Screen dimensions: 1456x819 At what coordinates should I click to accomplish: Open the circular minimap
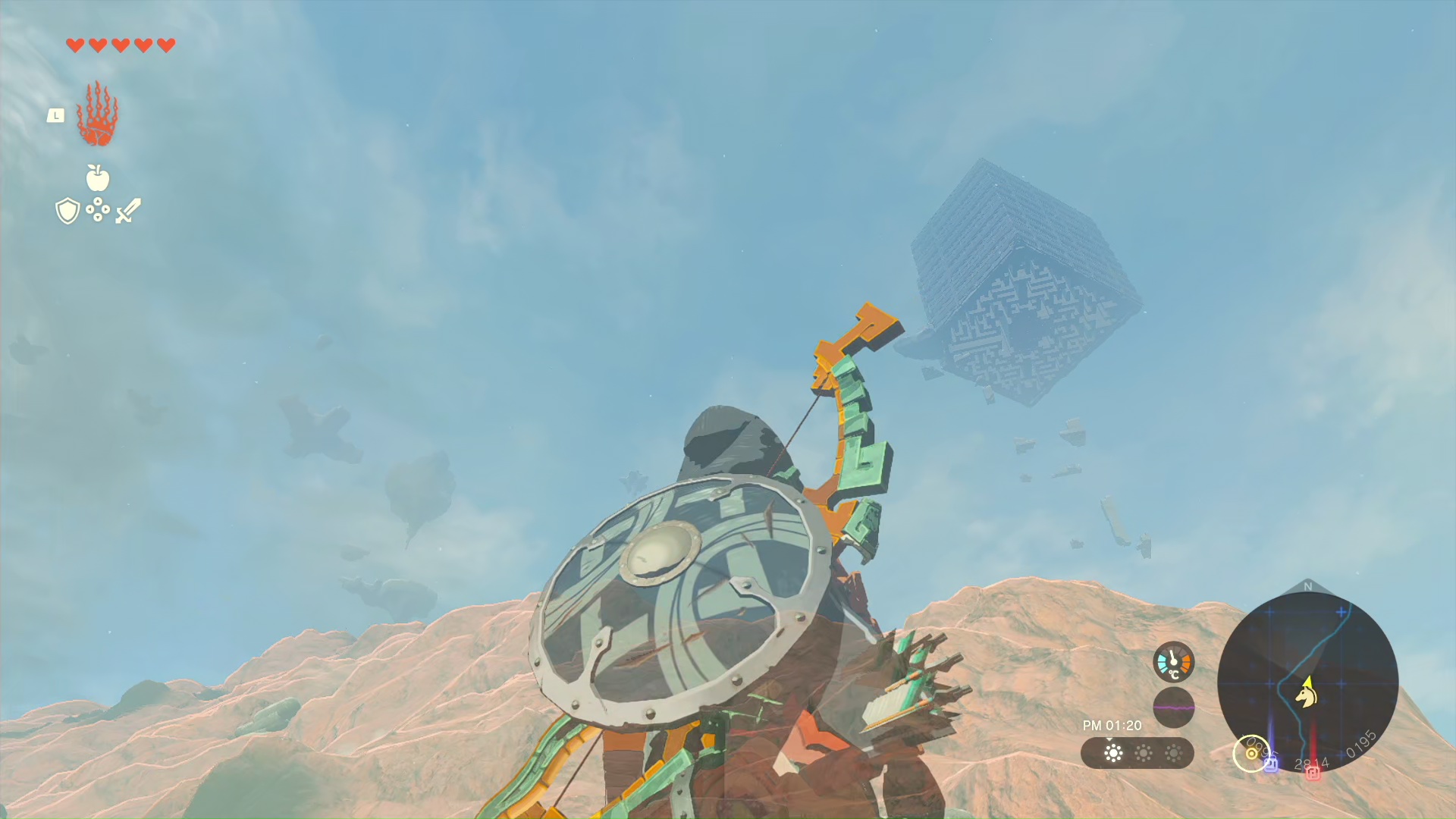click(x=1307, y=681)
